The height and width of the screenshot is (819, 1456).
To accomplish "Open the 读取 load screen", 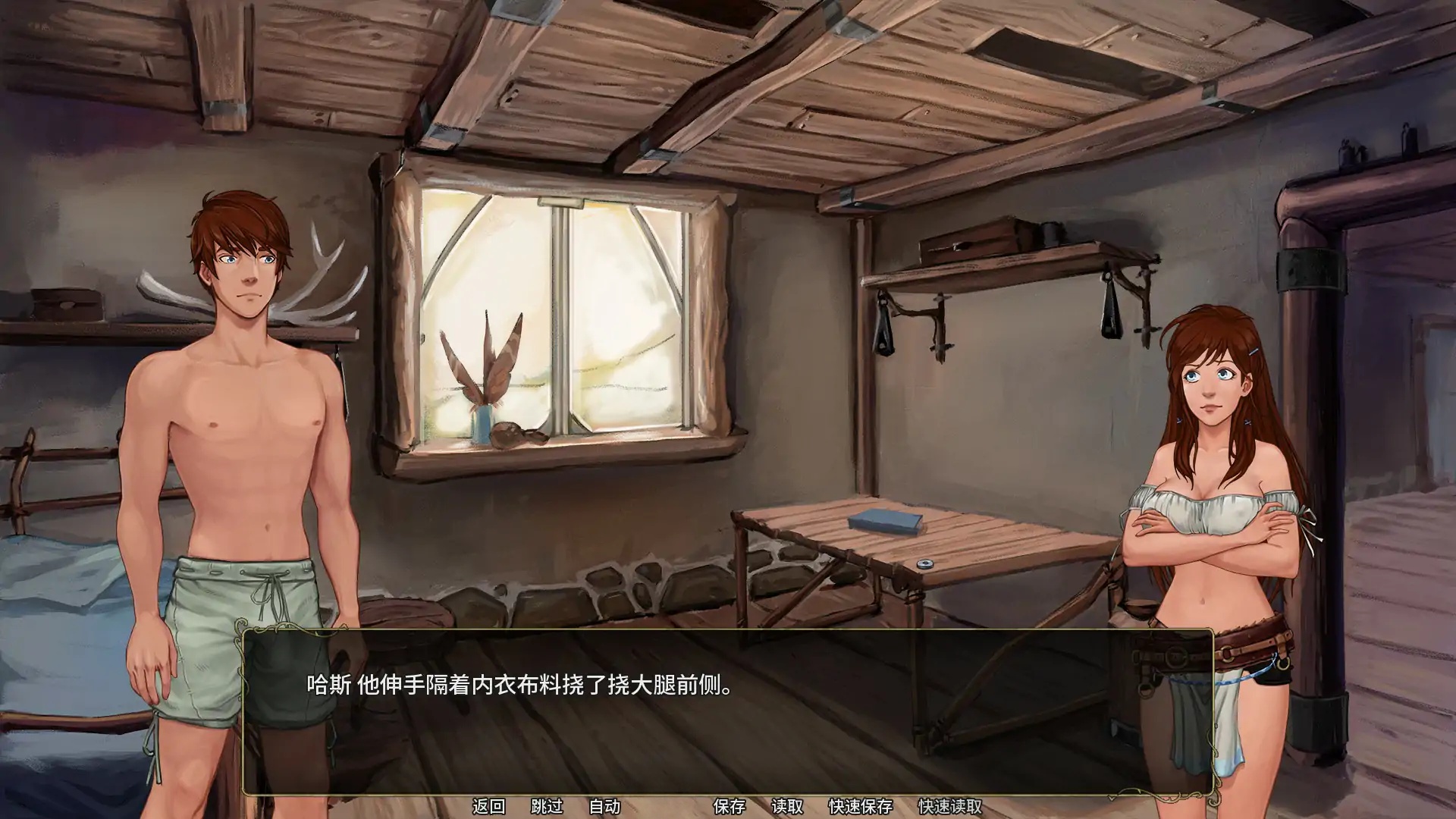I will click(789, 807).
